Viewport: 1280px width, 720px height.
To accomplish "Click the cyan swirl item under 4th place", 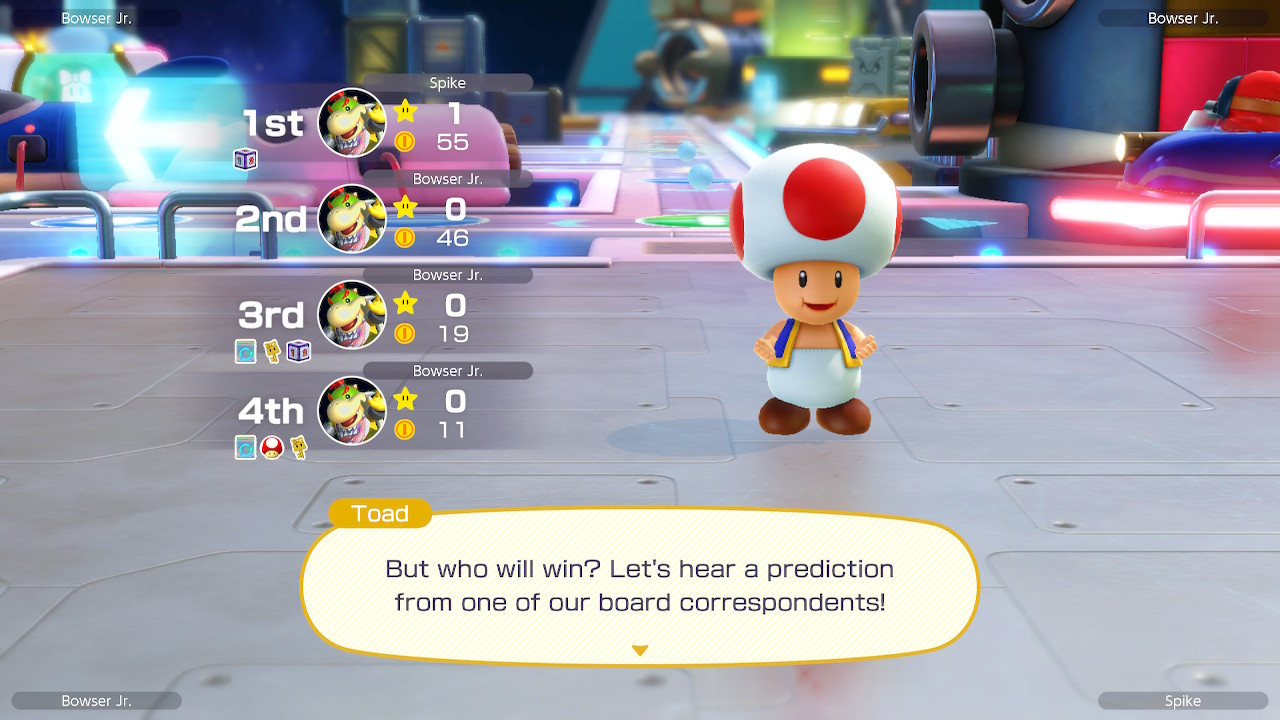I will pyautogui.click(x=245, y=448).
